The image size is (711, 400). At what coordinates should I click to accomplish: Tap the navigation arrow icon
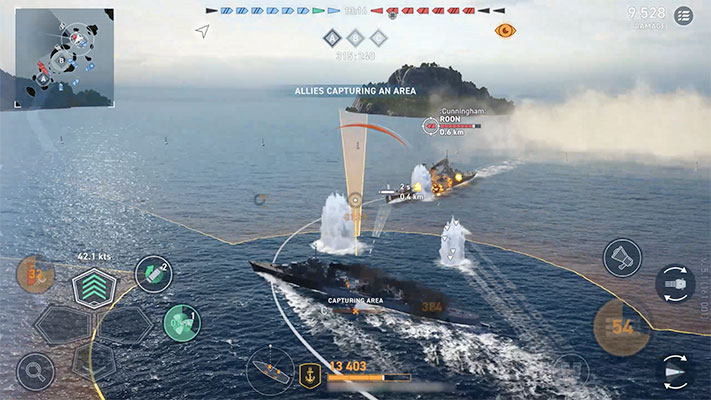203,31
